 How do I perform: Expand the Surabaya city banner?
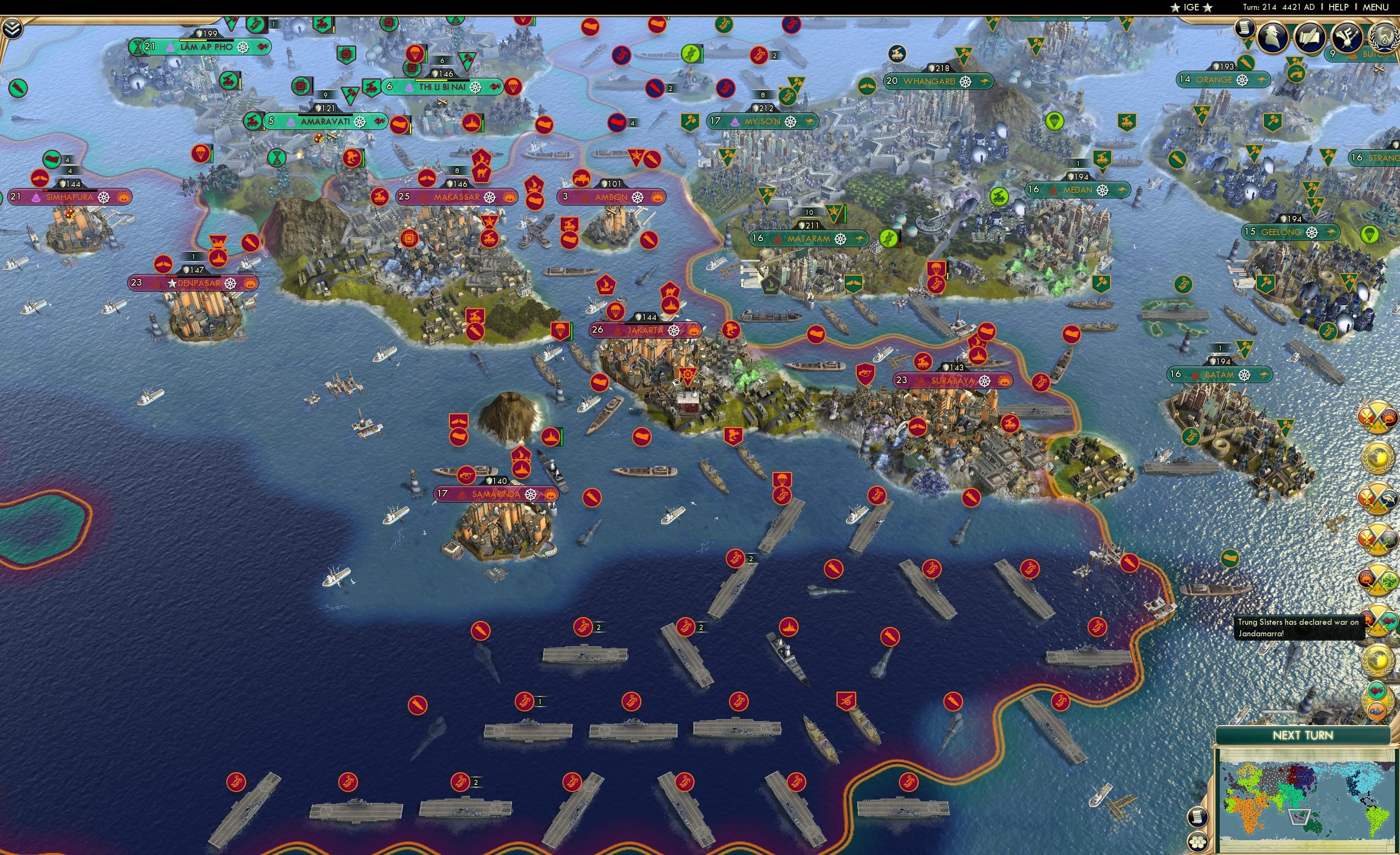click(x=953, y=381)
